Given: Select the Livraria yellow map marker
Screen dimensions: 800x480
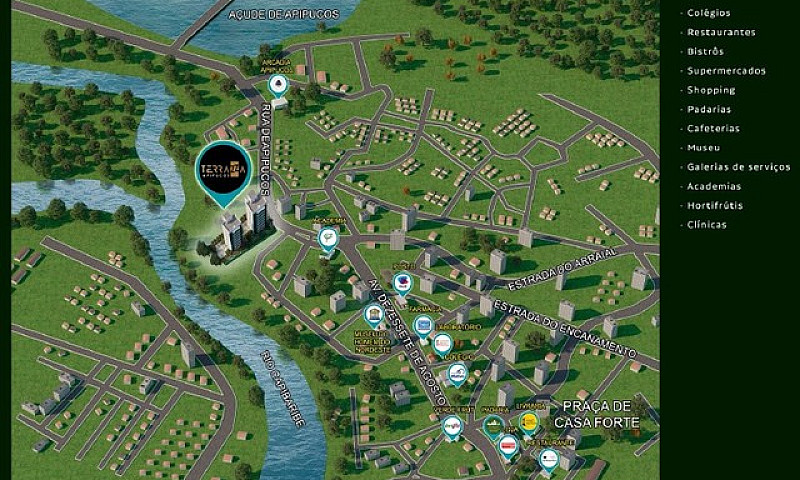Looking at the screenshot, I should pos(530,422).
